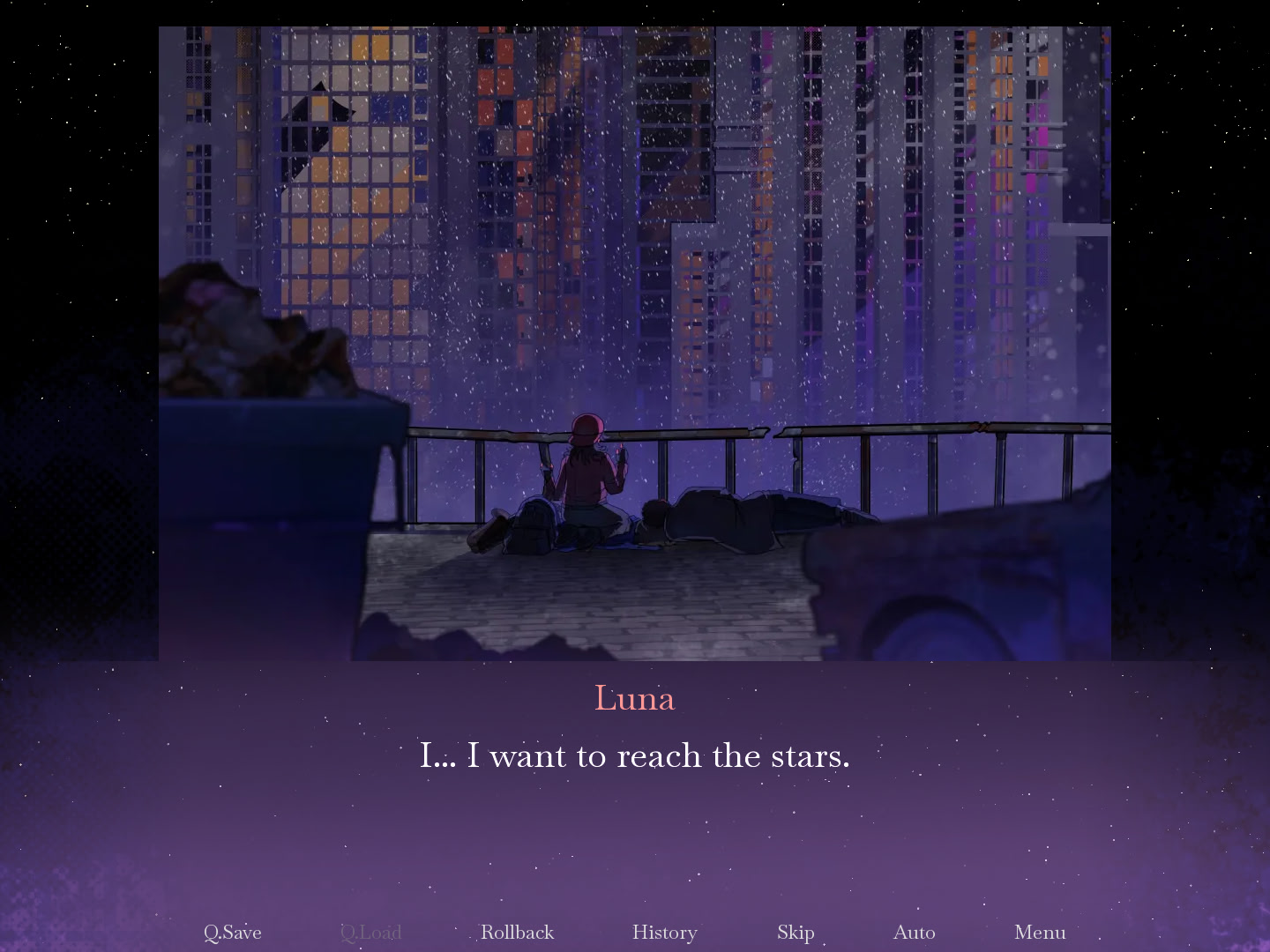Open the game Menu
The image size is (1270, 952).
(x=1040, y=932)
